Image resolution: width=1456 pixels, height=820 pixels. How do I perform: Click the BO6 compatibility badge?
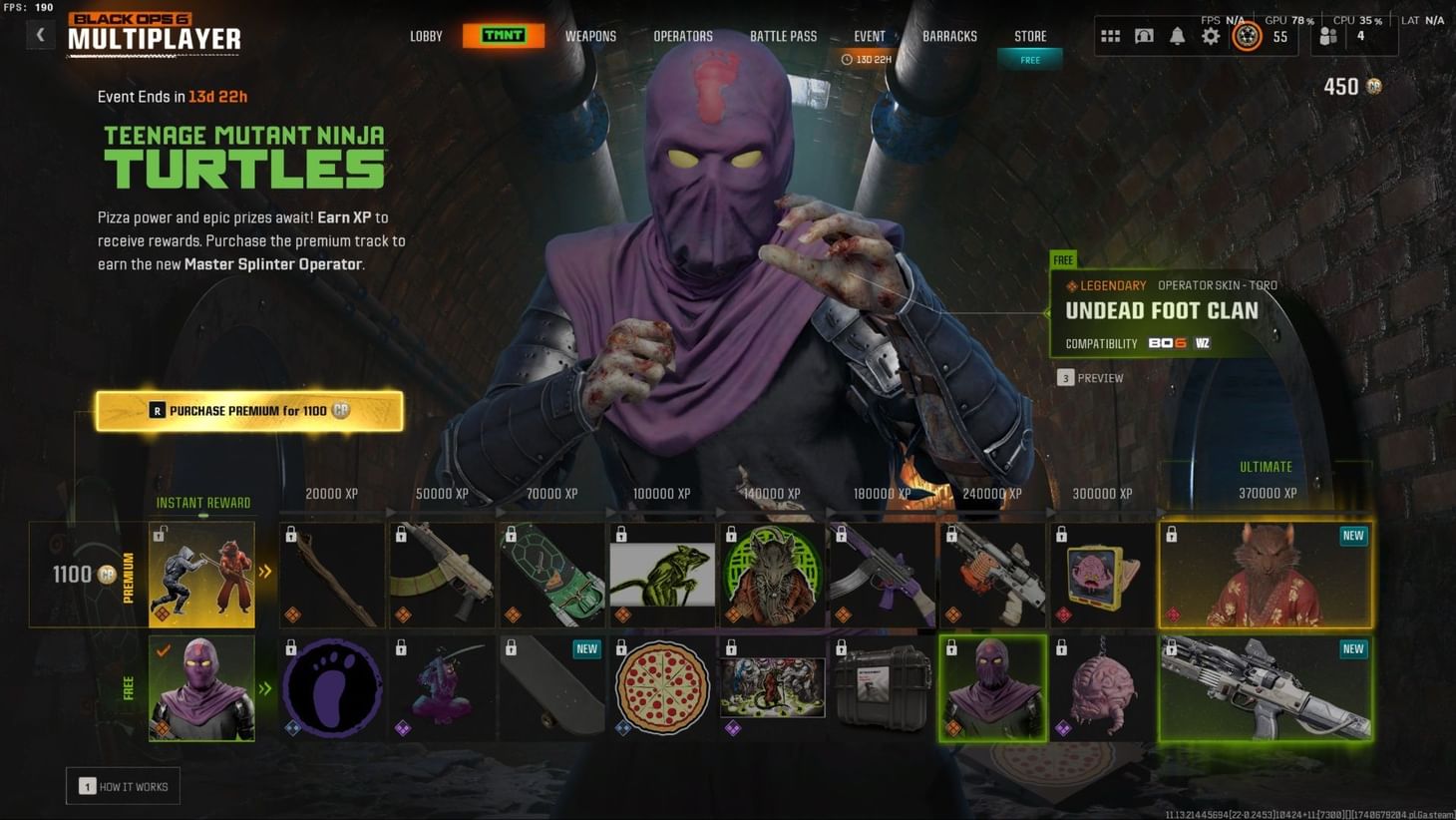[x=1169, y=343]
